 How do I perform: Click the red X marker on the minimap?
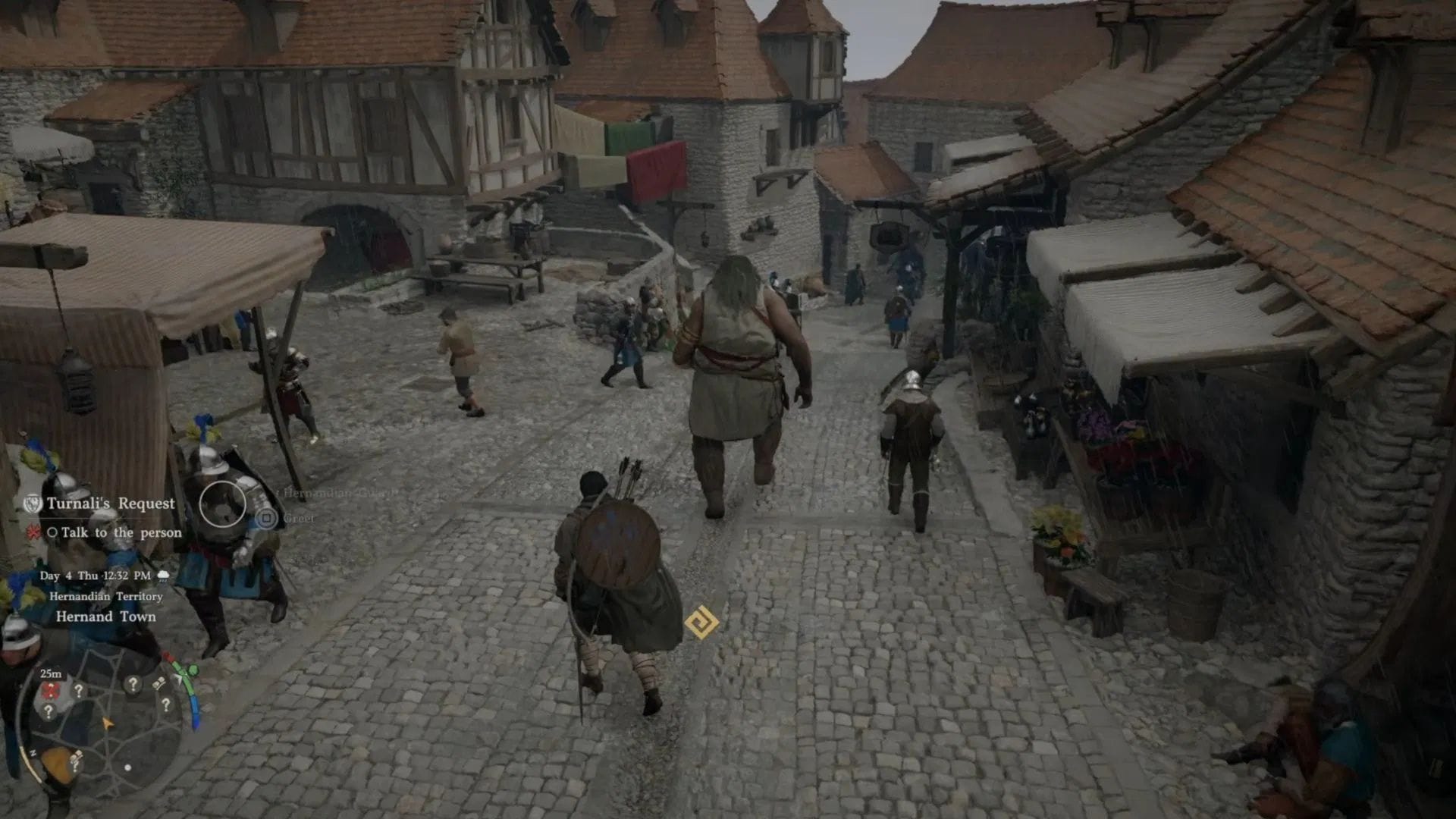52,689
